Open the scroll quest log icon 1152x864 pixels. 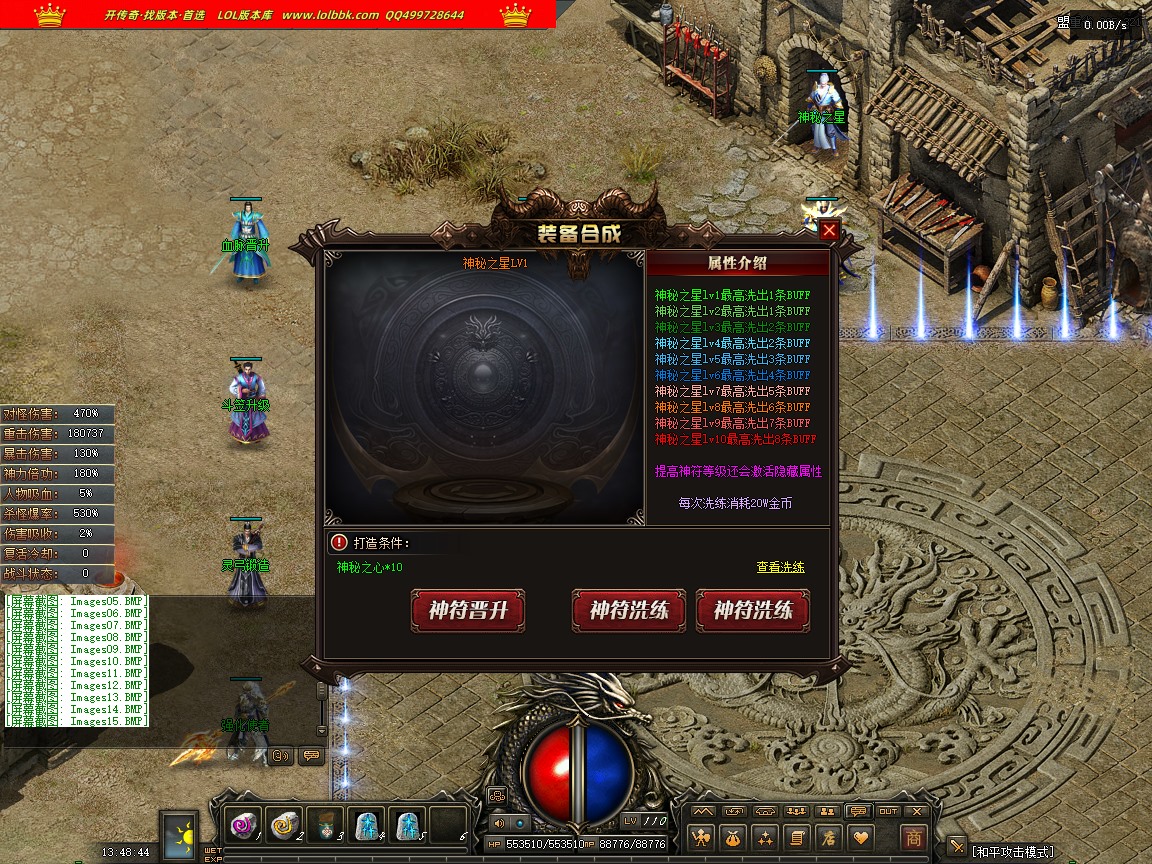pyautogui.click(x=797, y=837)
